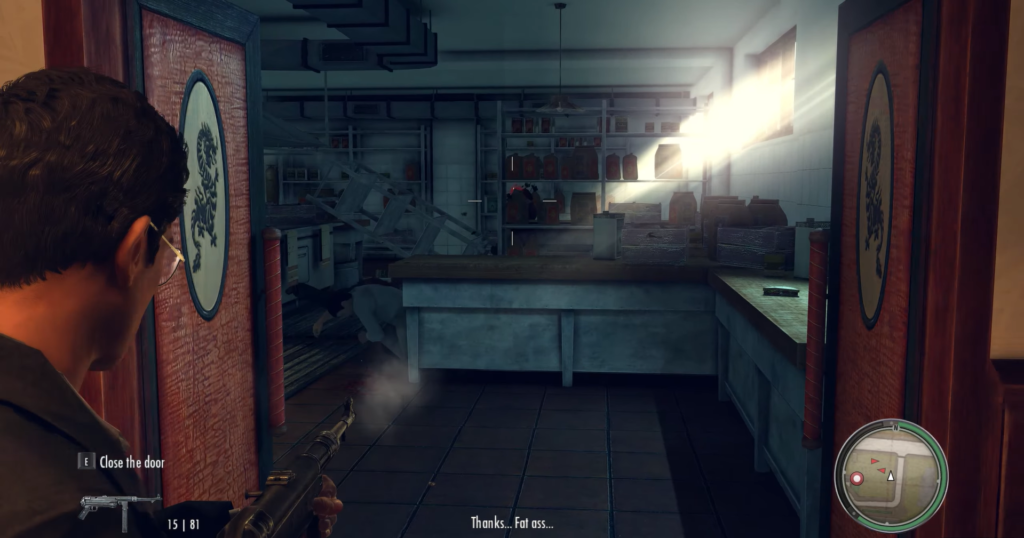The height and width of the screenshot is (538, 1024).
Task: Click the circular minimap
Action: (890, 471)
